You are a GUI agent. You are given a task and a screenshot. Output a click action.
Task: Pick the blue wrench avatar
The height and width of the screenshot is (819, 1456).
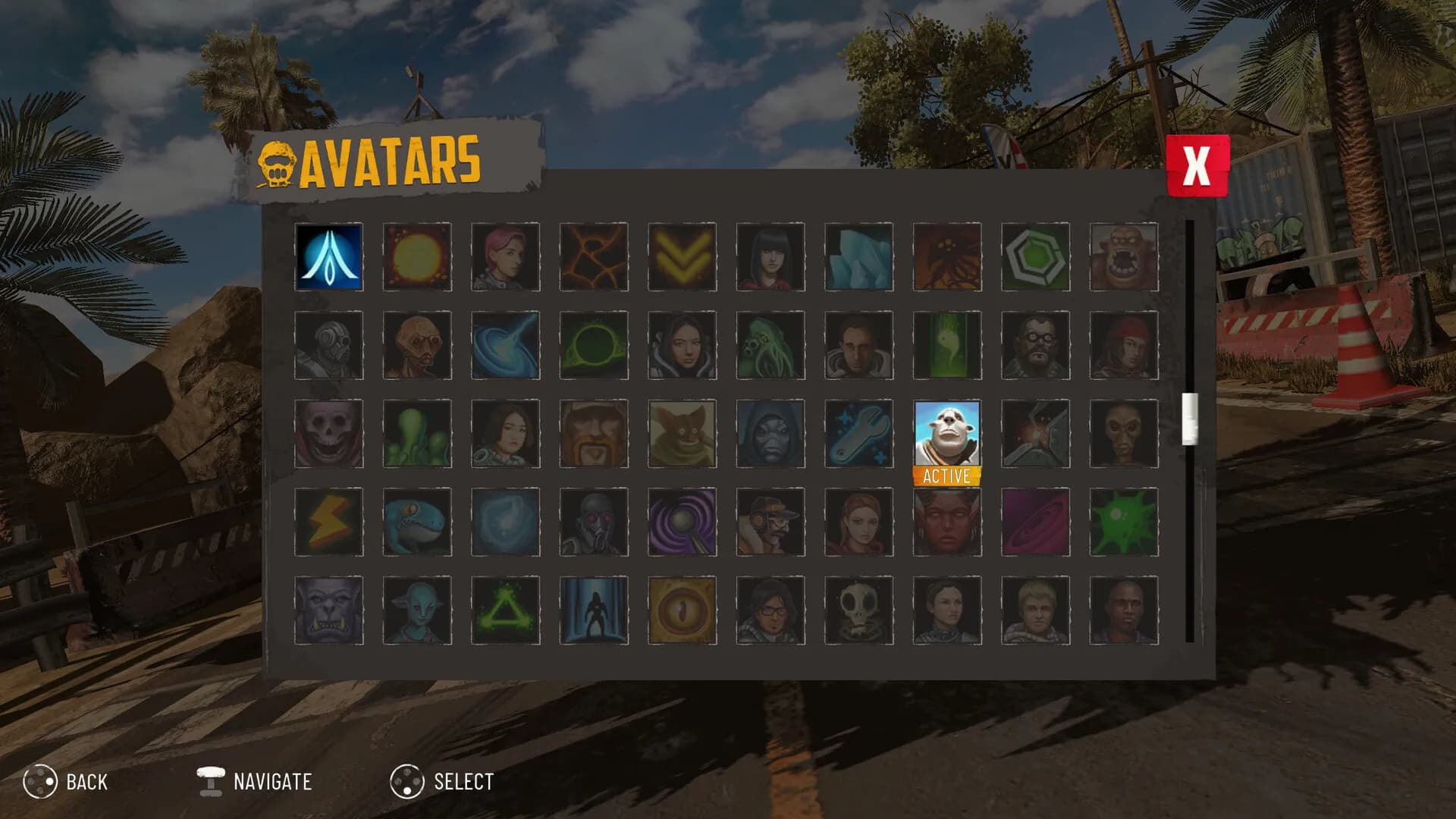[x=858, y=434]
